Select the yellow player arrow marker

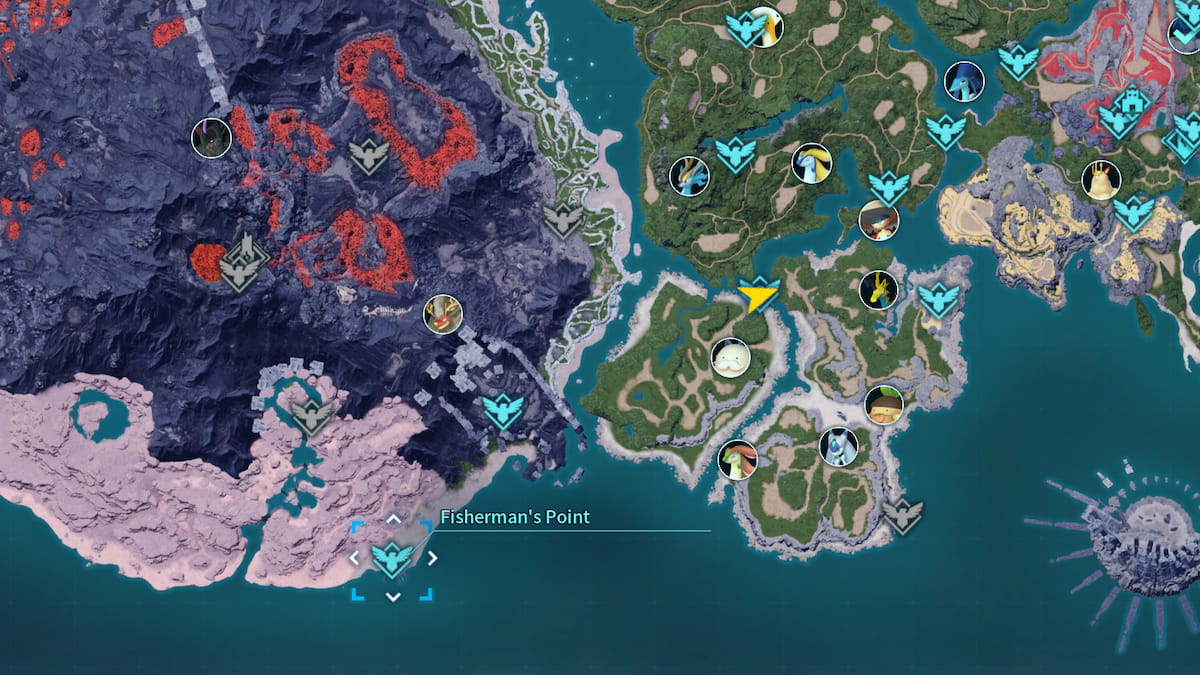click(757, 296)
